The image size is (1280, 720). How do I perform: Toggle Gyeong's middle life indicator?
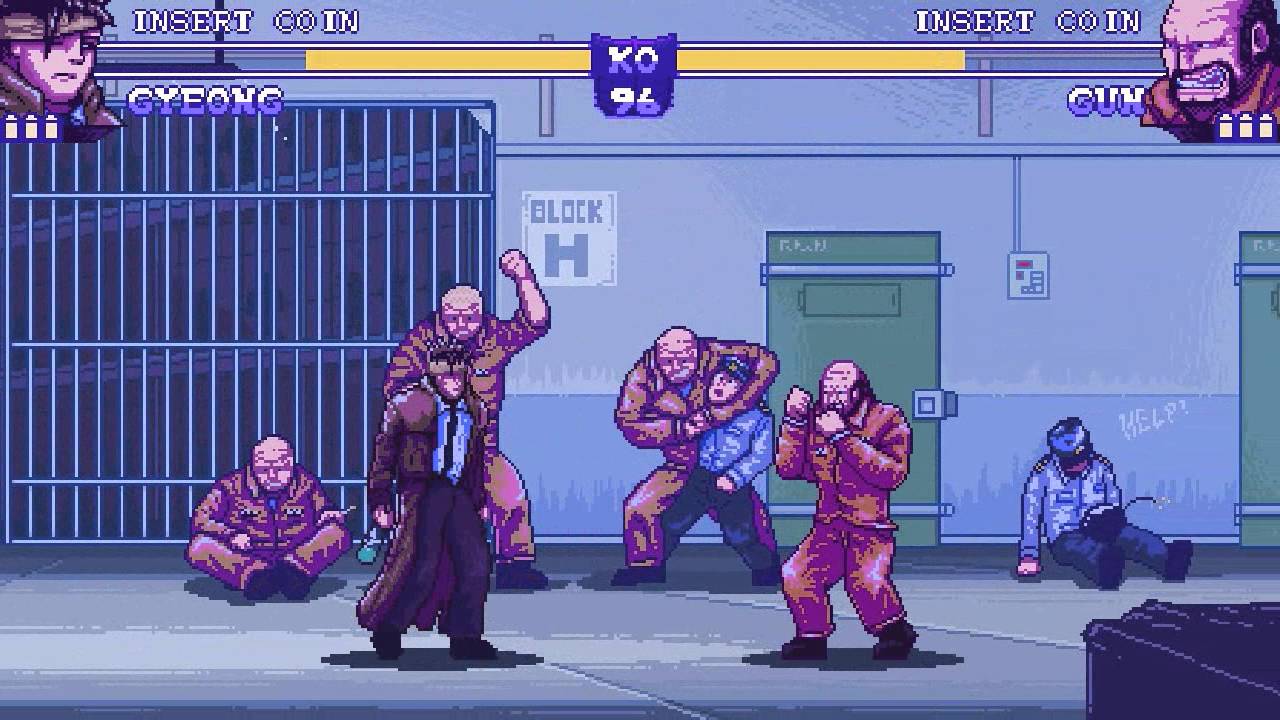(x=30, y=129)
